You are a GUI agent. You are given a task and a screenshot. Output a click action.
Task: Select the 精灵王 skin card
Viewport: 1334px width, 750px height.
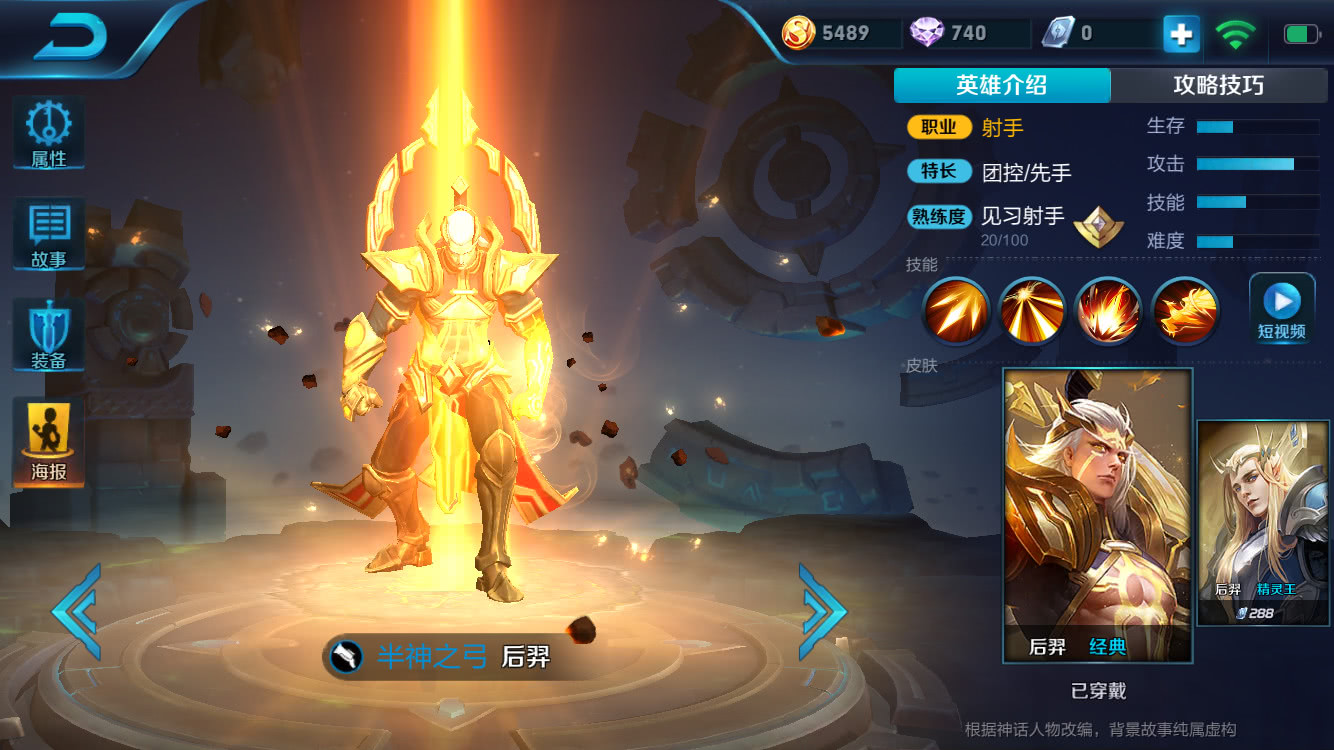(1263, 522)
